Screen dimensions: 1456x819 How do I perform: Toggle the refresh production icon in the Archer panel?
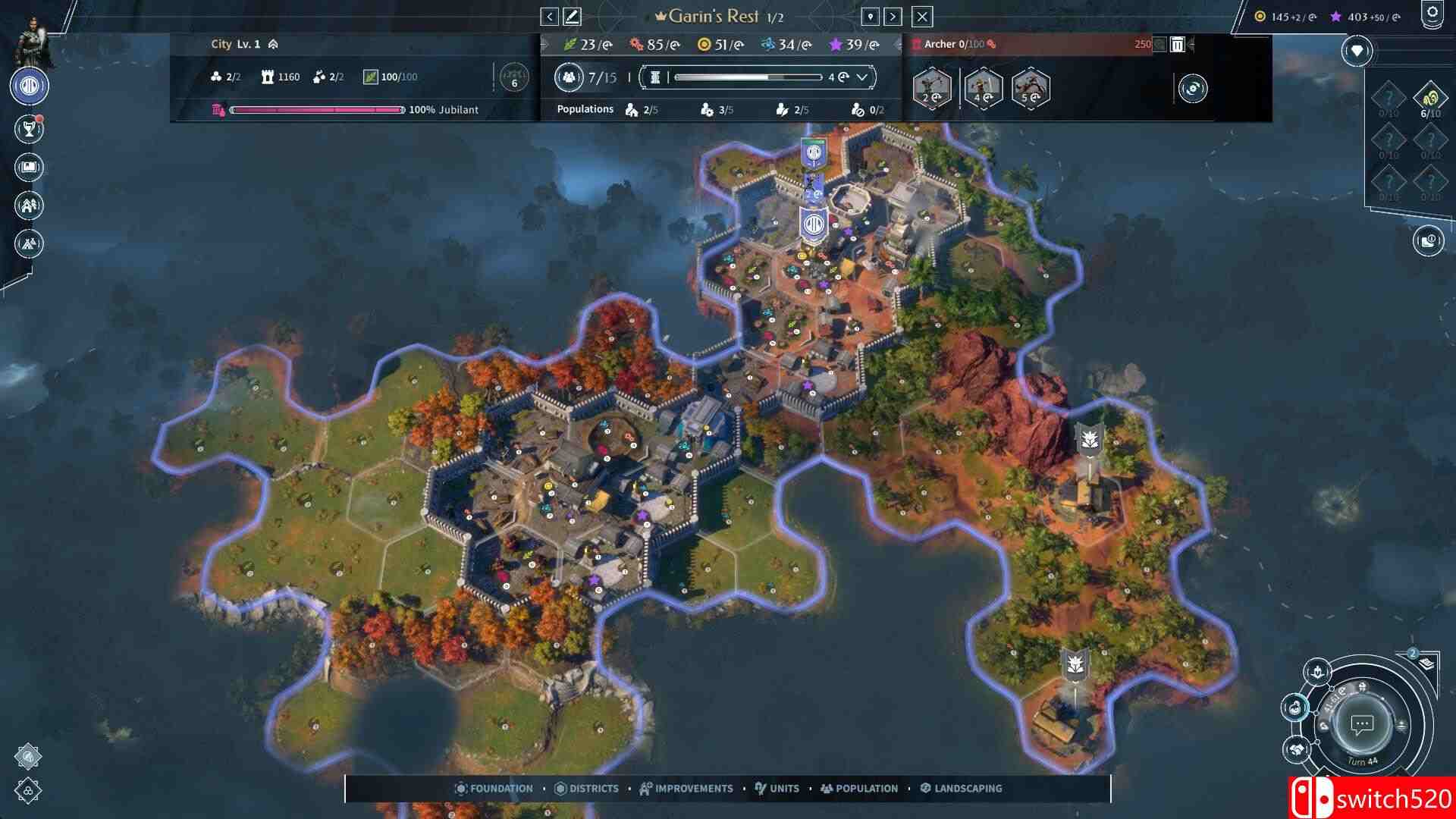point(1191,89)
